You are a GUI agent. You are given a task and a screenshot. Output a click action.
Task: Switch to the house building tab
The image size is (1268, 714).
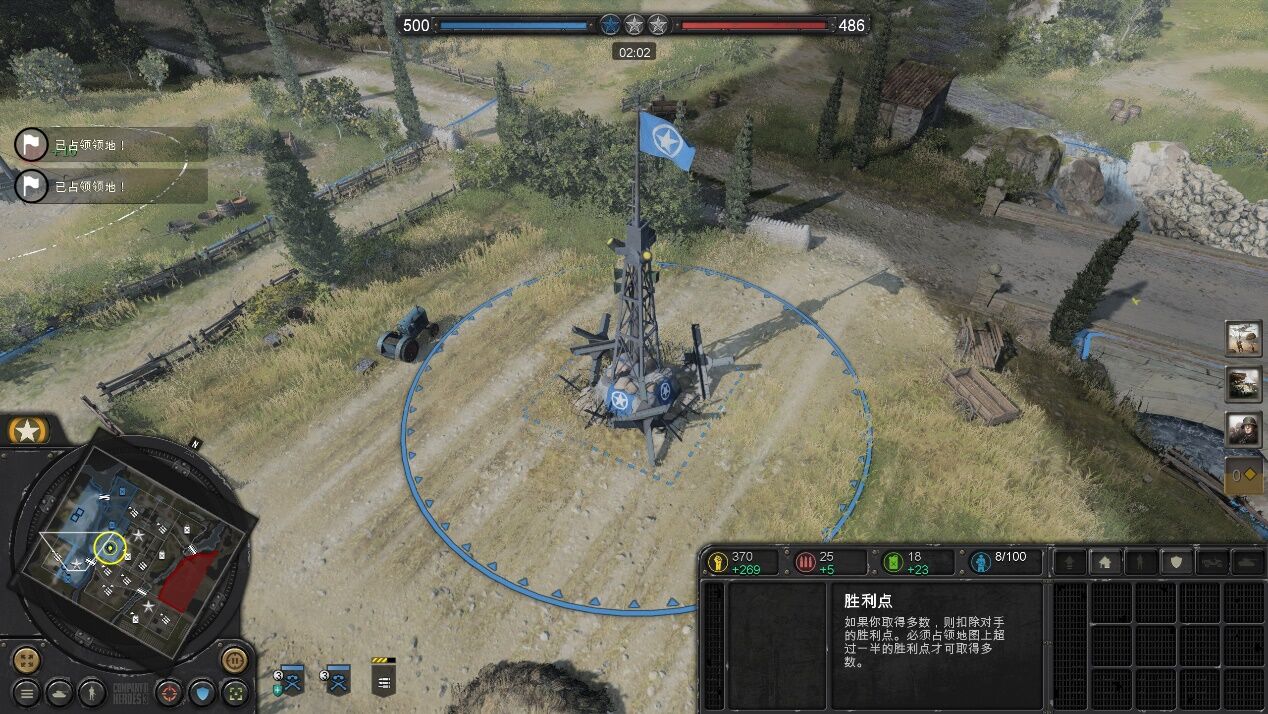pyautogui.click(x=1104, y=562)
